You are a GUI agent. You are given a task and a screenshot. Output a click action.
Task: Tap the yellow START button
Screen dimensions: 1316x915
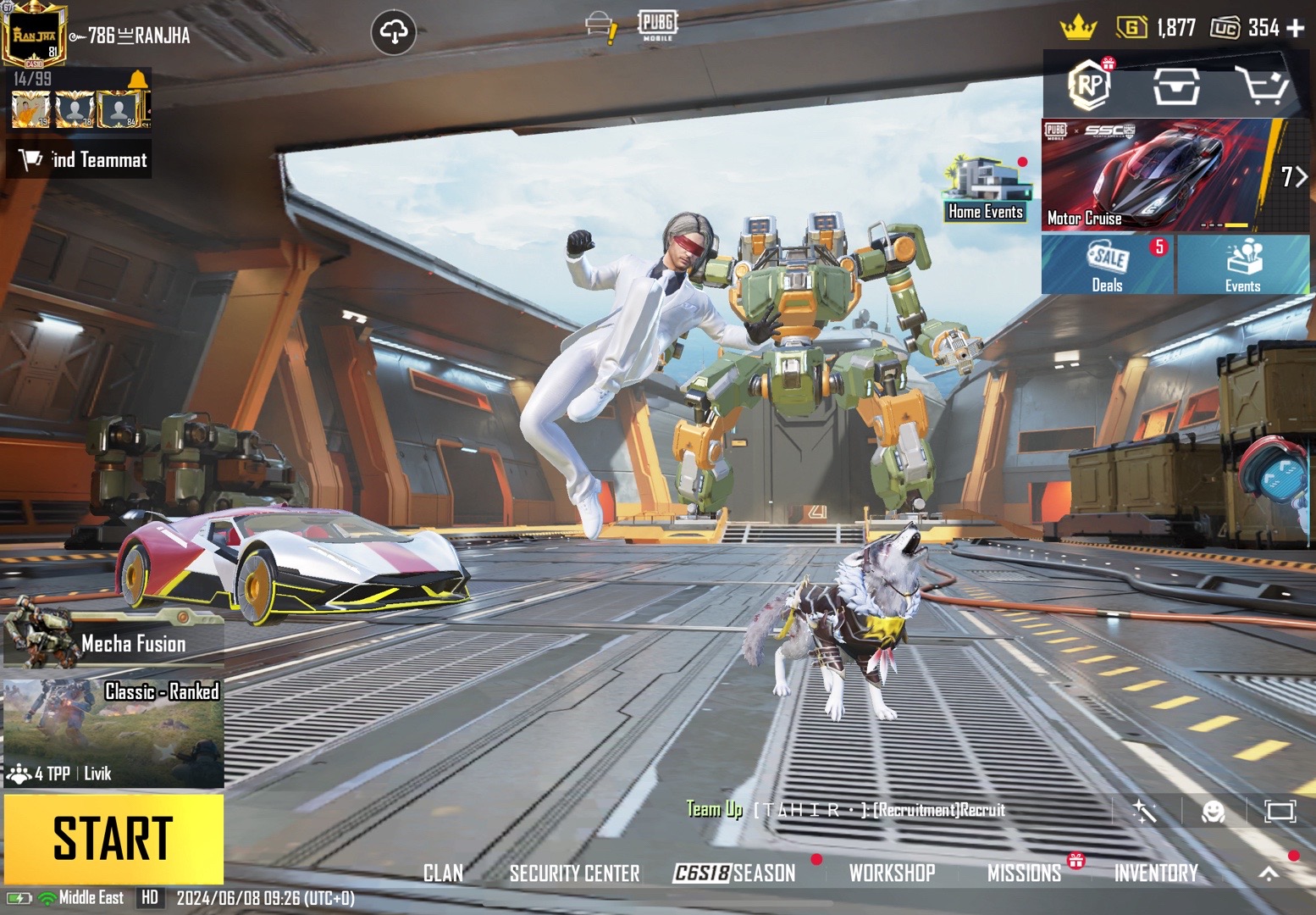[113, 839]
